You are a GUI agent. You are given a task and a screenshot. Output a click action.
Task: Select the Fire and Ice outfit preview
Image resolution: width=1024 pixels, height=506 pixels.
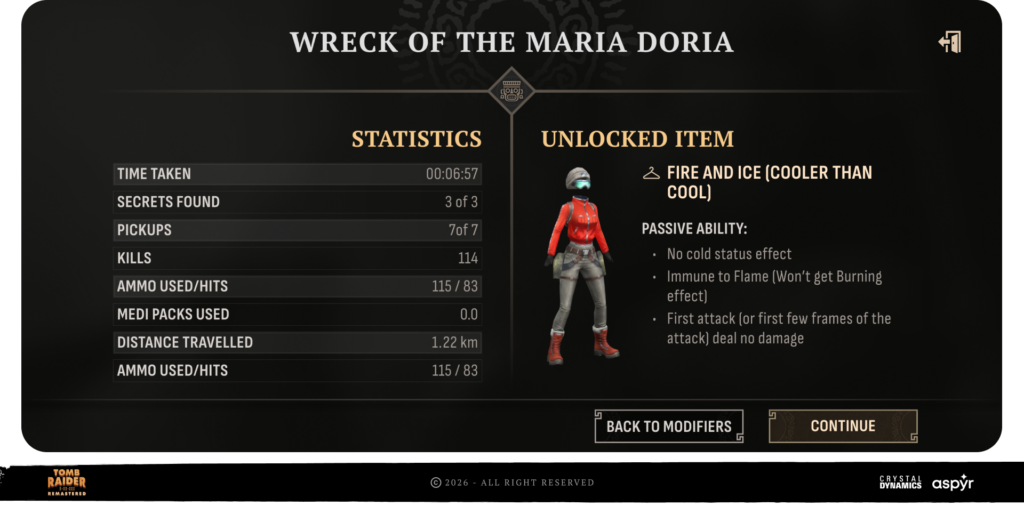(582, 264)
